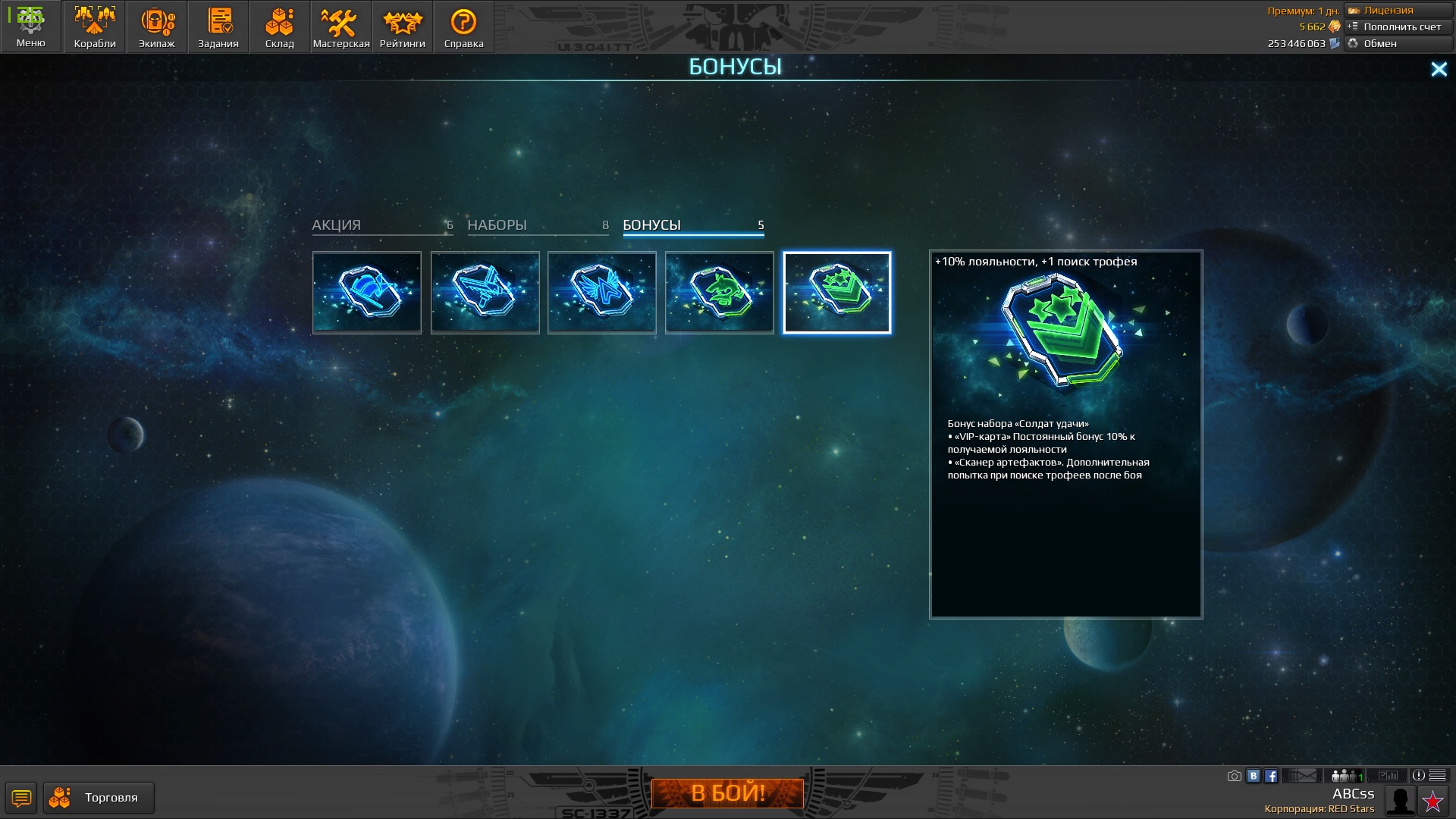Open the Меню gear menu
Screen dimensions: 1456x819
[x=30, y=27]
